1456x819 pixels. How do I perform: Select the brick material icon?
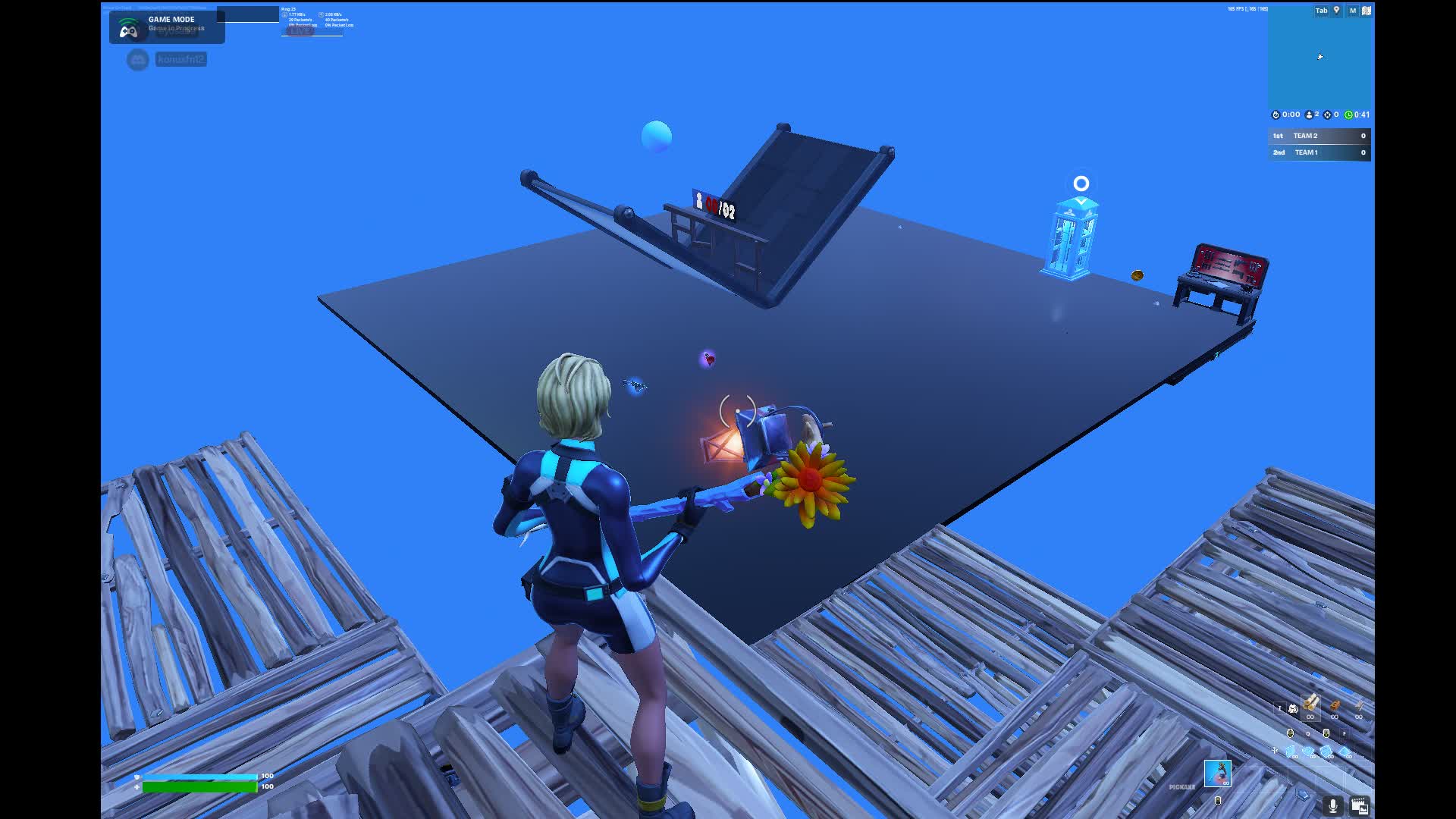click(1335, 704)
